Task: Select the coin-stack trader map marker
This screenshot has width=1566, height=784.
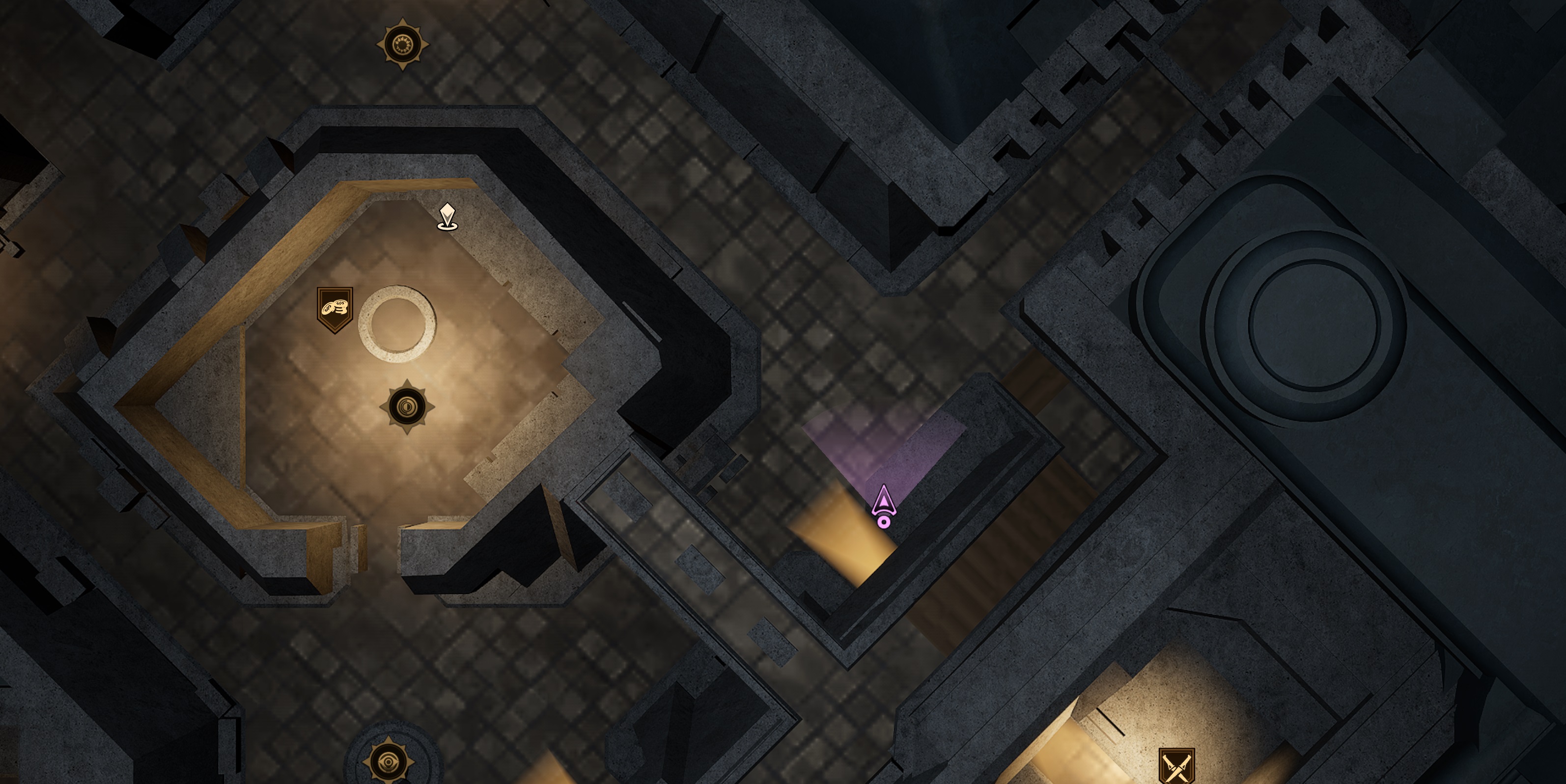Action: [335, 309]
